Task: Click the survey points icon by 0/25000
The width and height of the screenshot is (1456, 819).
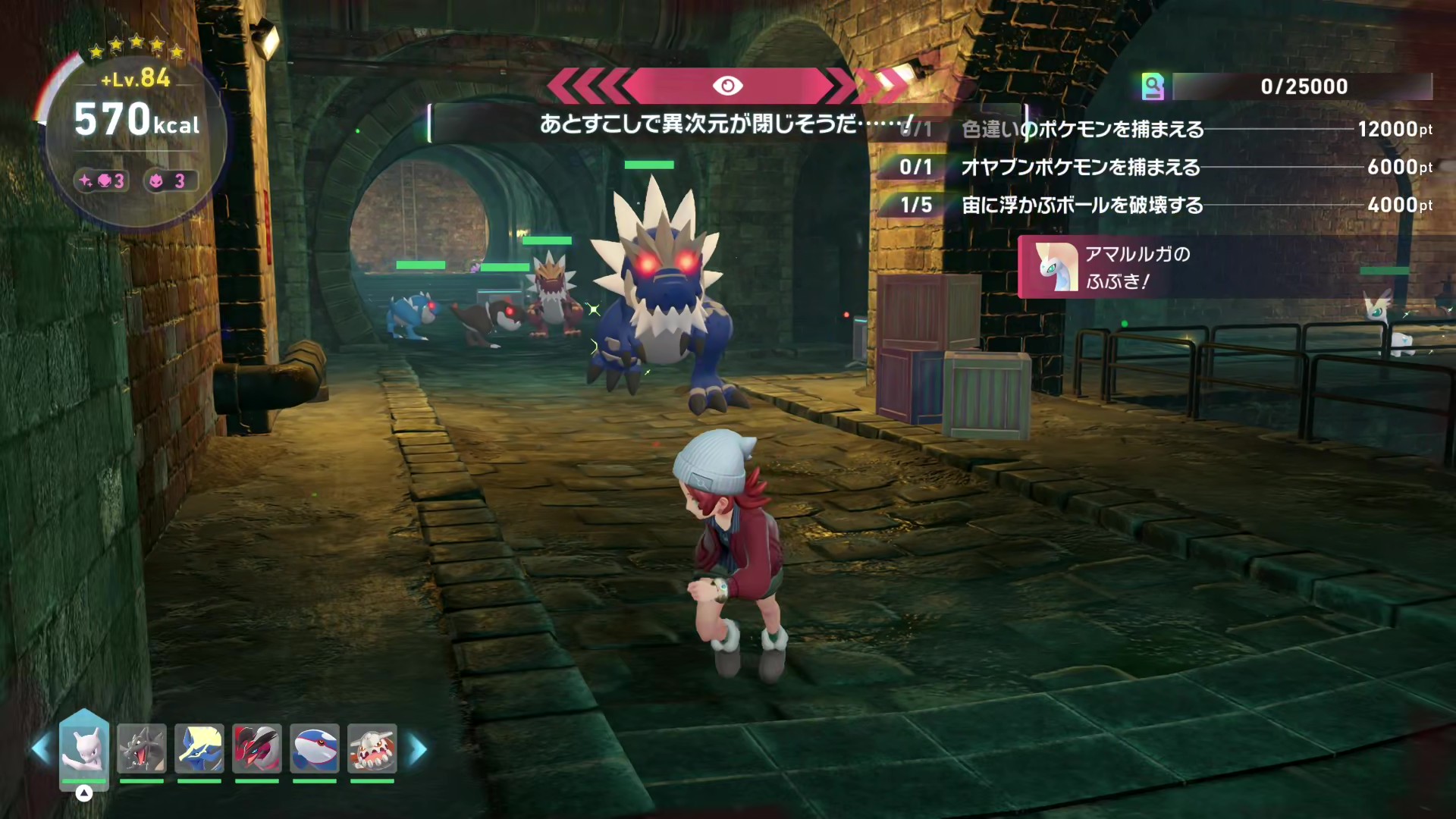Action: point(1153,86)
